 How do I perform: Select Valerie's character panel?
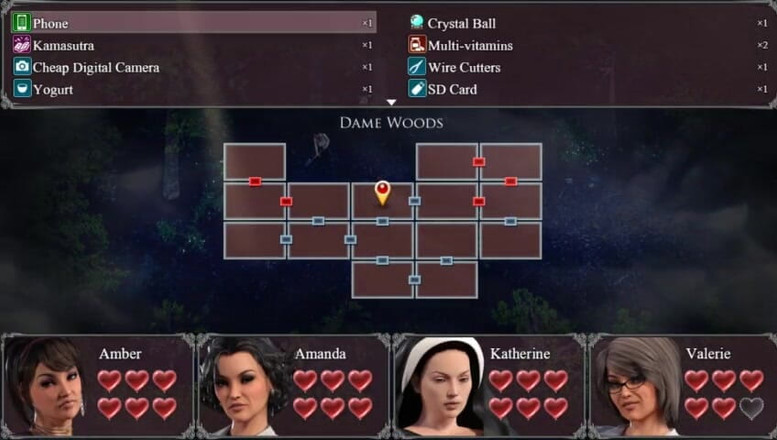(683, 386)
